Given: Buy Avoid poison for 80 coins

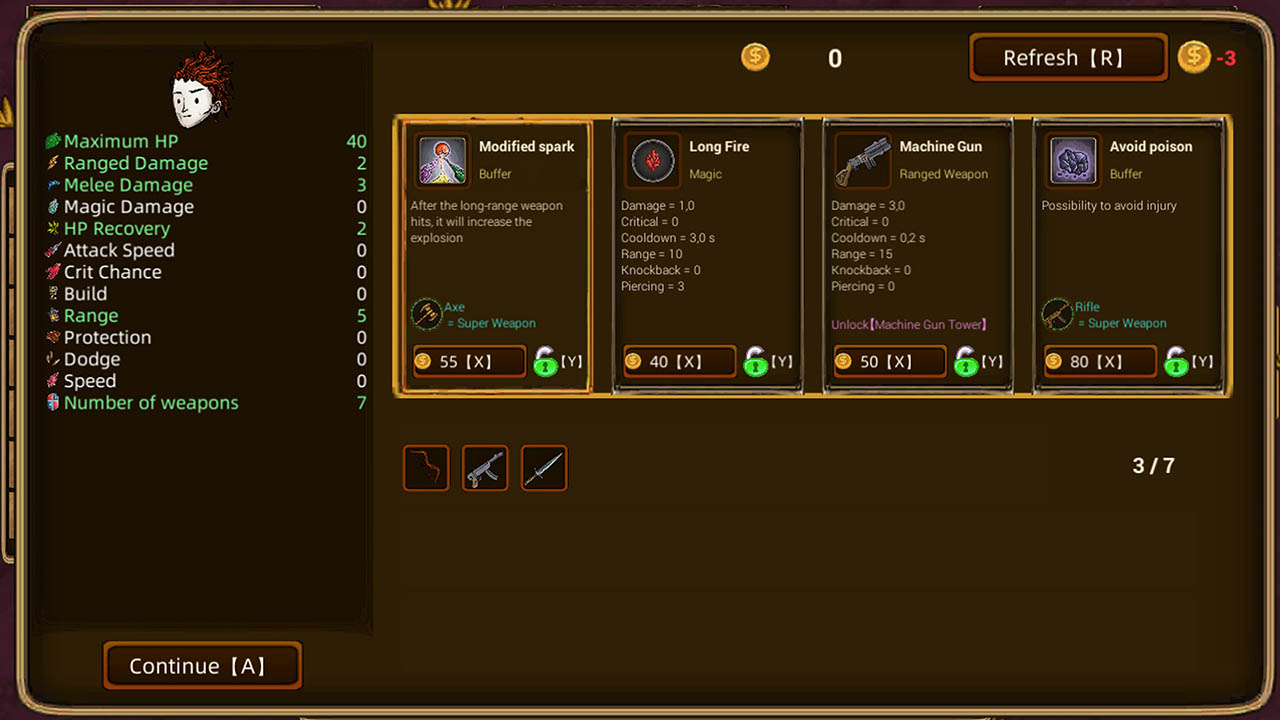Looking at the screenshot, I should pyautogui.click(x=1099, y=361).
